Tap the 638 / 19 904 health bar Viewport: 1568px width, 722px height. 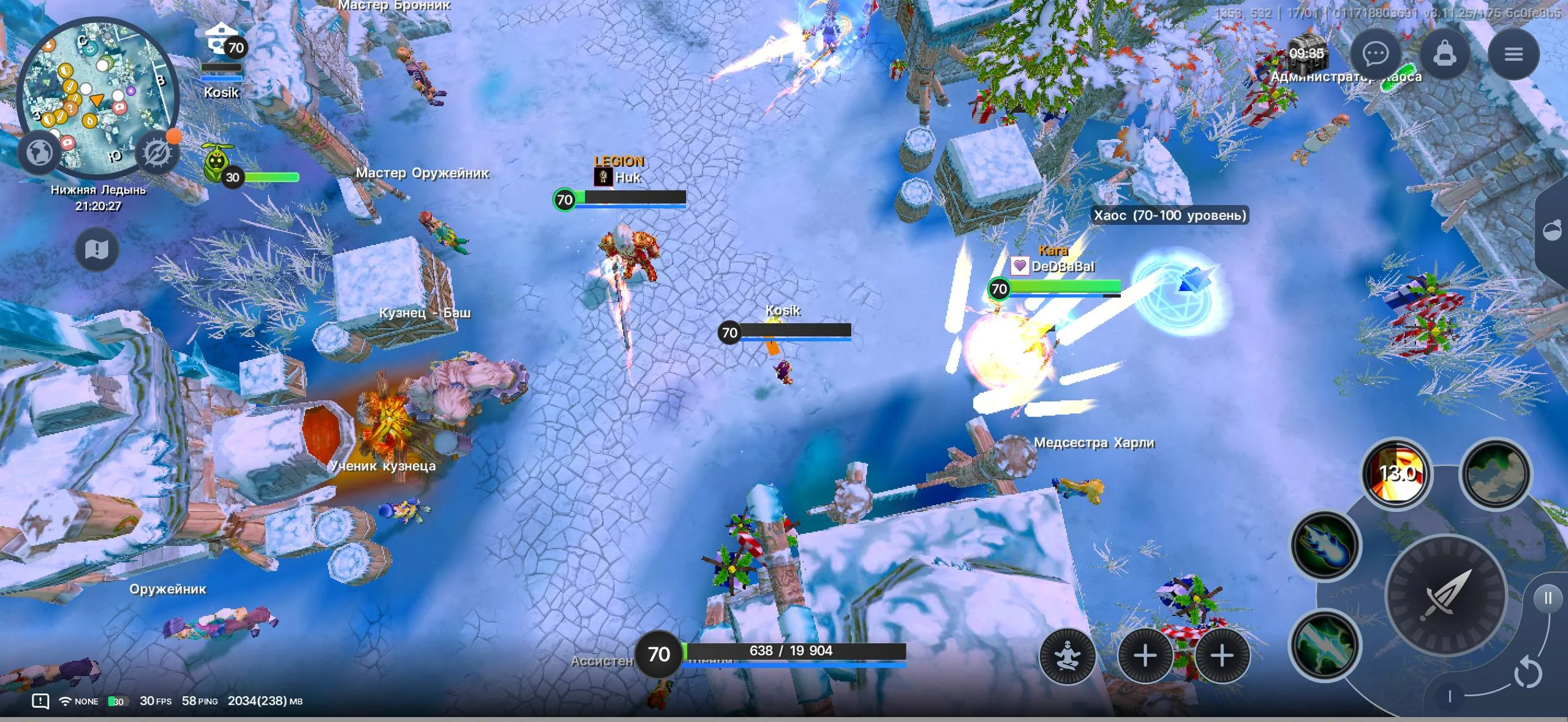(790, 651)
